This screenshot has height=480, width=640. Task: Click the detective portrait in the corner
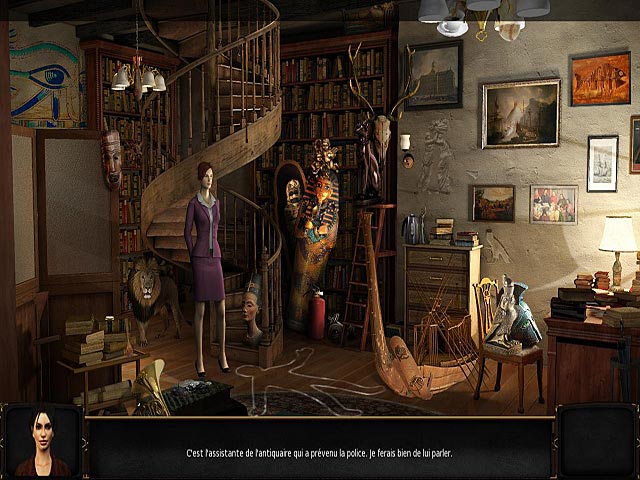(41, 442)
